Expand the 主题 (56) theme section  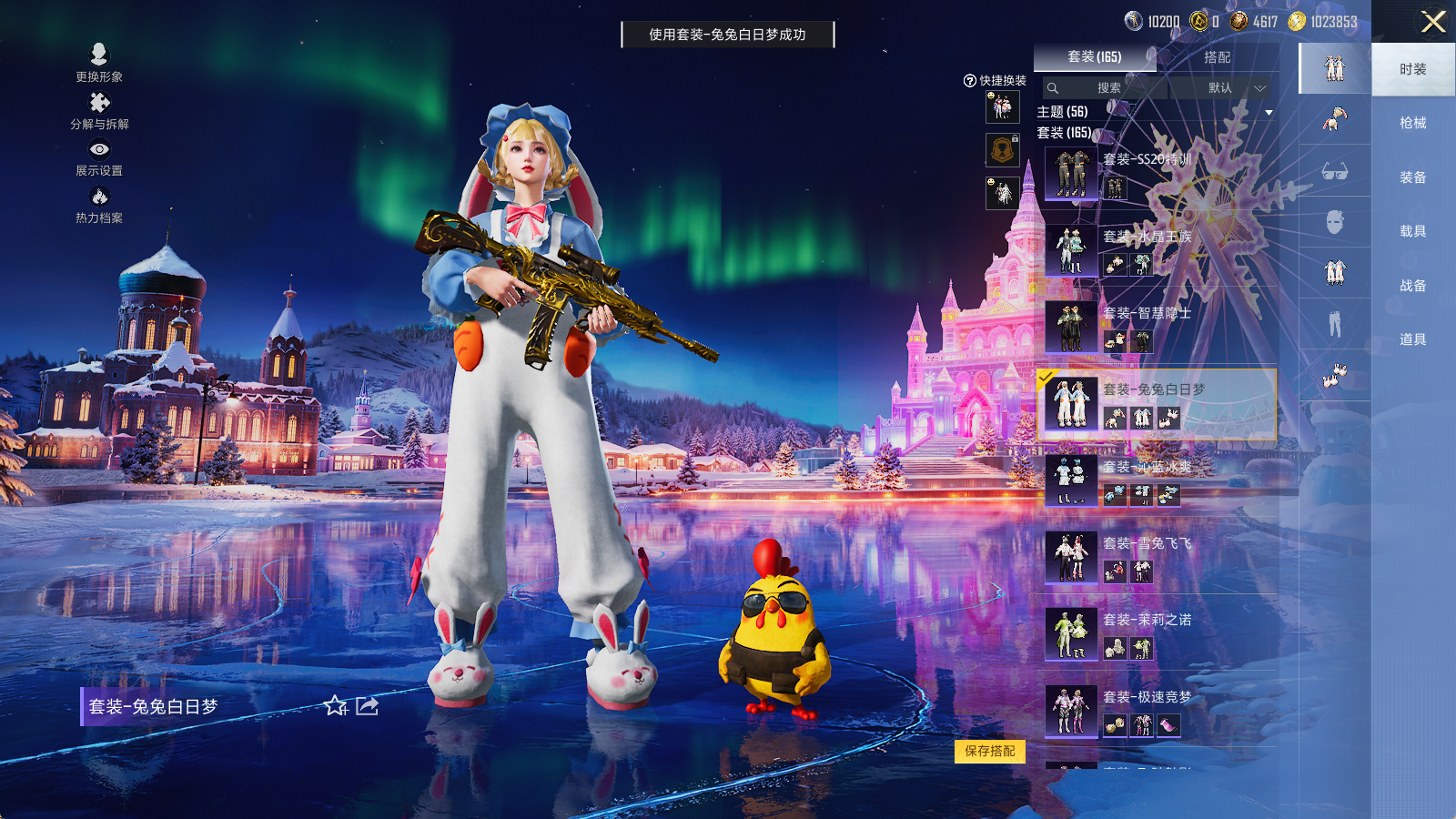1269,113
